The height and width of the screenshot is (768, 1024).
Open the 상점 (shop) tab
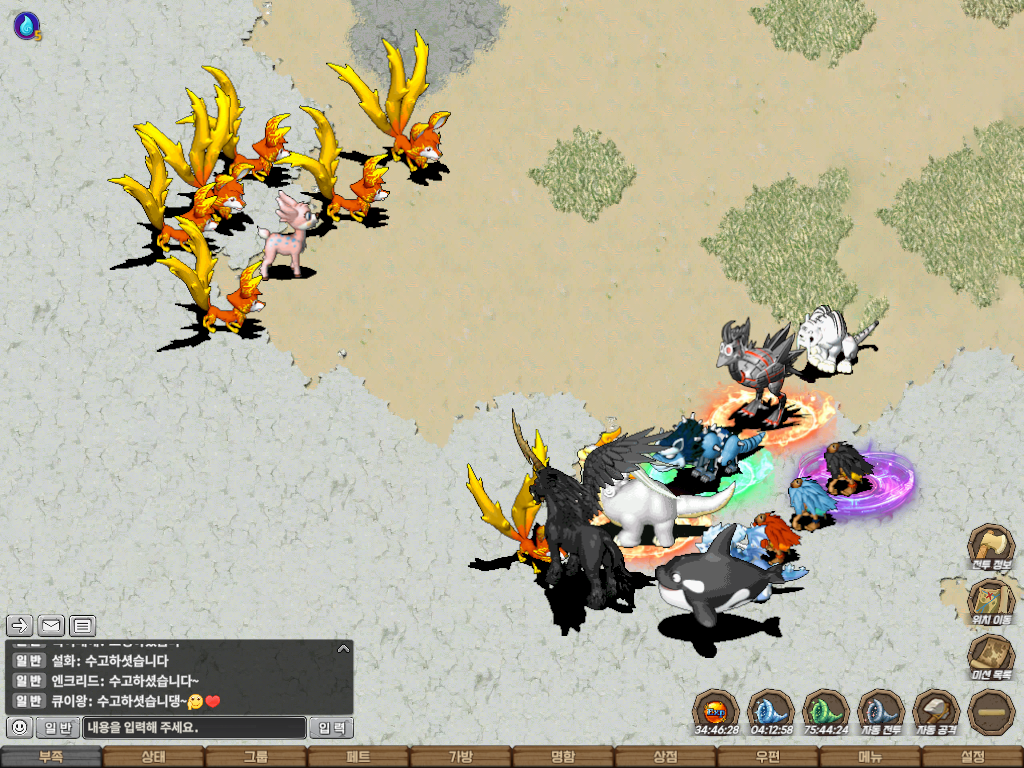coord(665,757)
